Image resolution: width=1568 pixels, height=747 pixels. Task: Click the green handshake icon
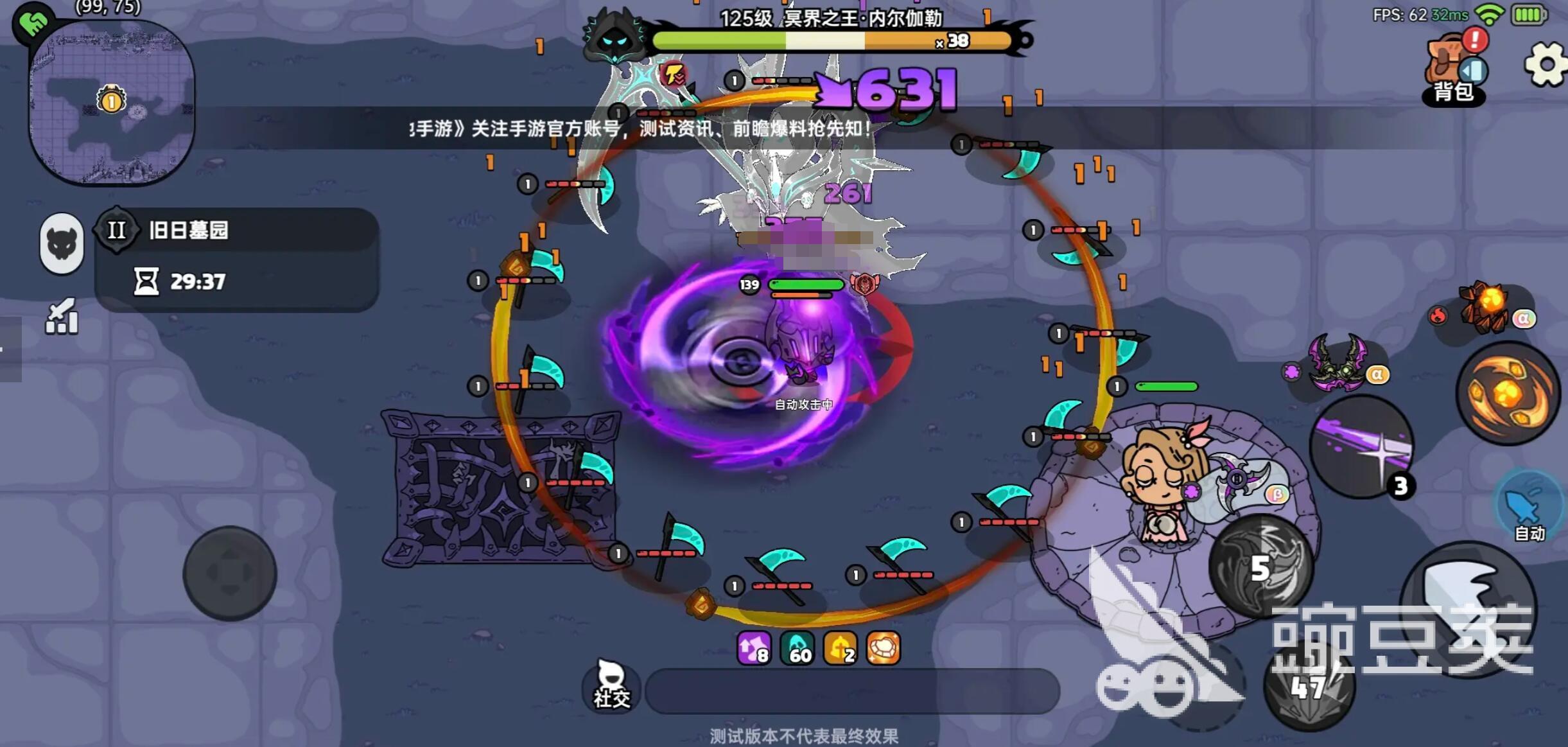click(33, 22)
